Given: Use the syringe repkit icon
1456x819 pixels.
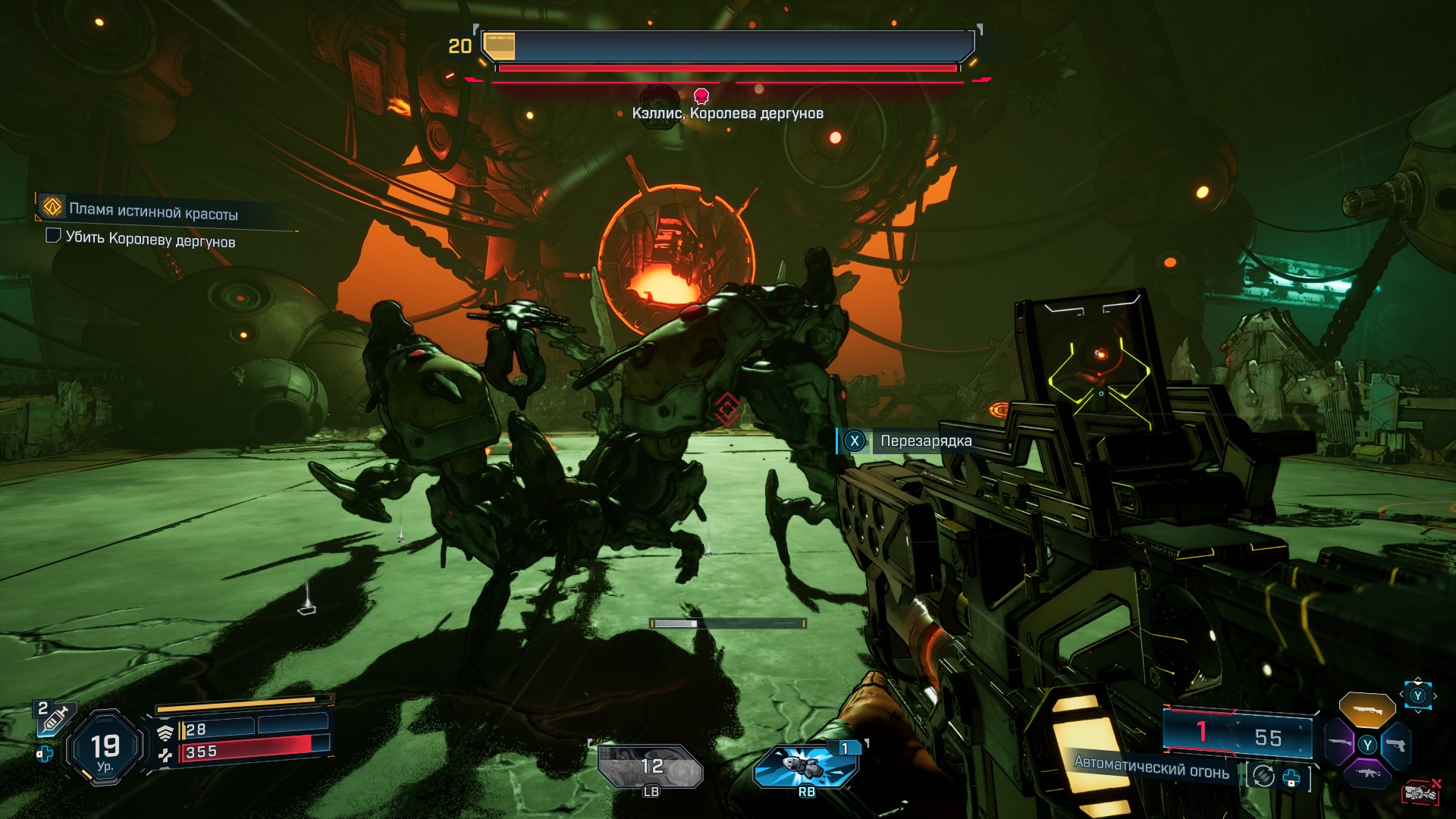Looking at the screenshot, I should click(55, 717).
